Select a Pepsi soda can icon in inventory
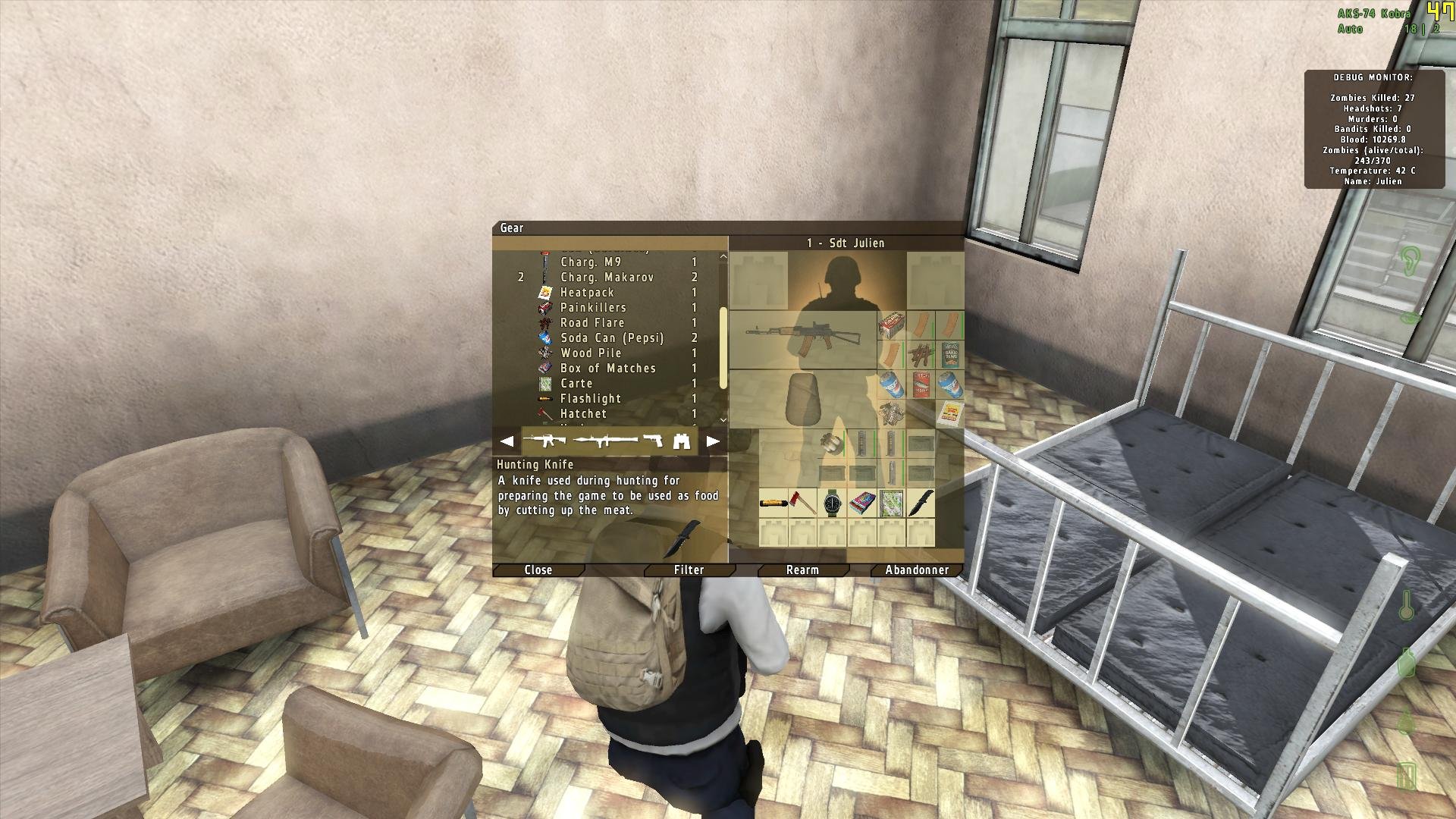Viewport: 1456px width, 819px height. click(893, 385)
